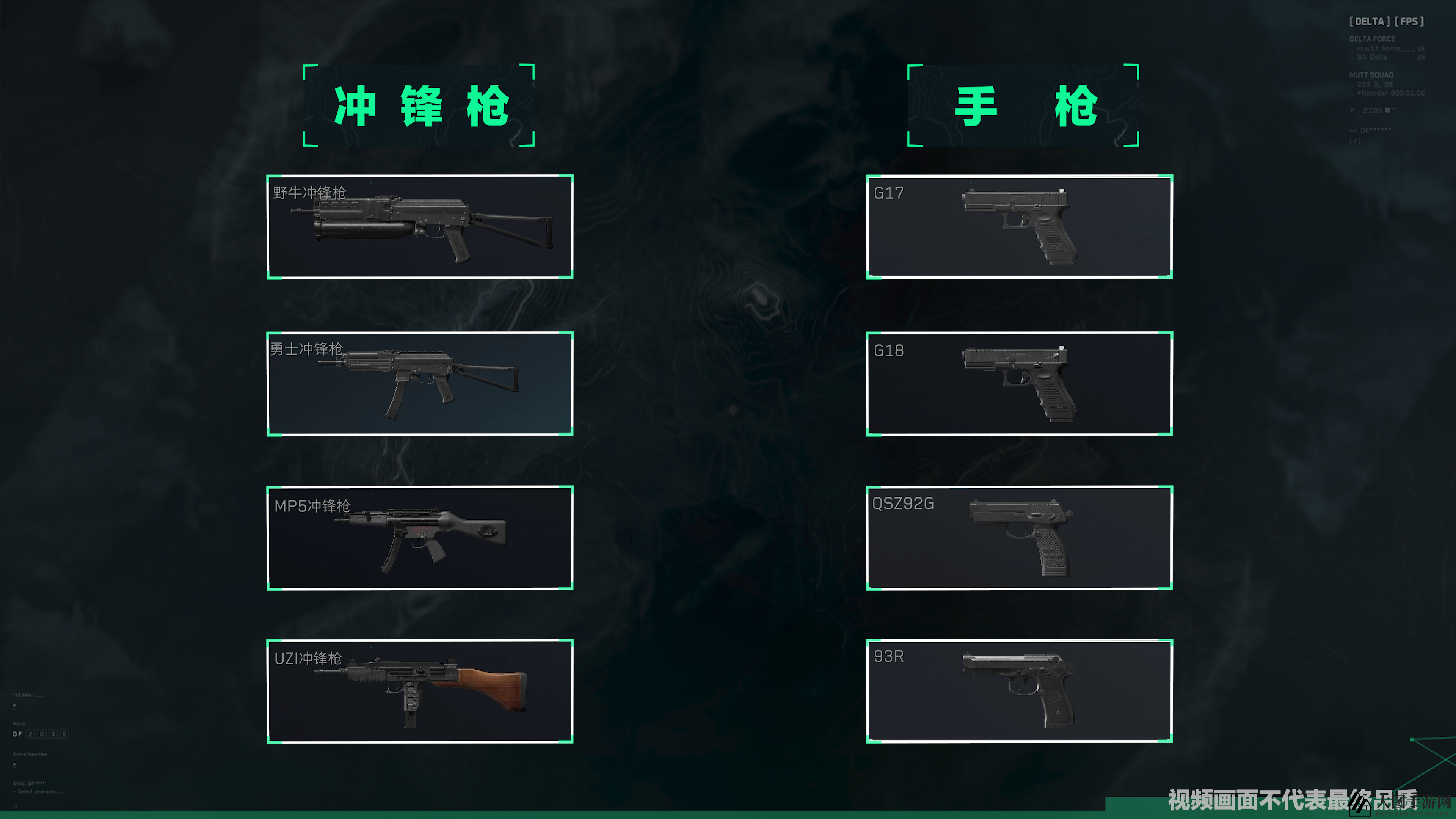Click the 野牛冲锋枪 name label
This screenshot has width=1456, height=819.
click(310, 192)
